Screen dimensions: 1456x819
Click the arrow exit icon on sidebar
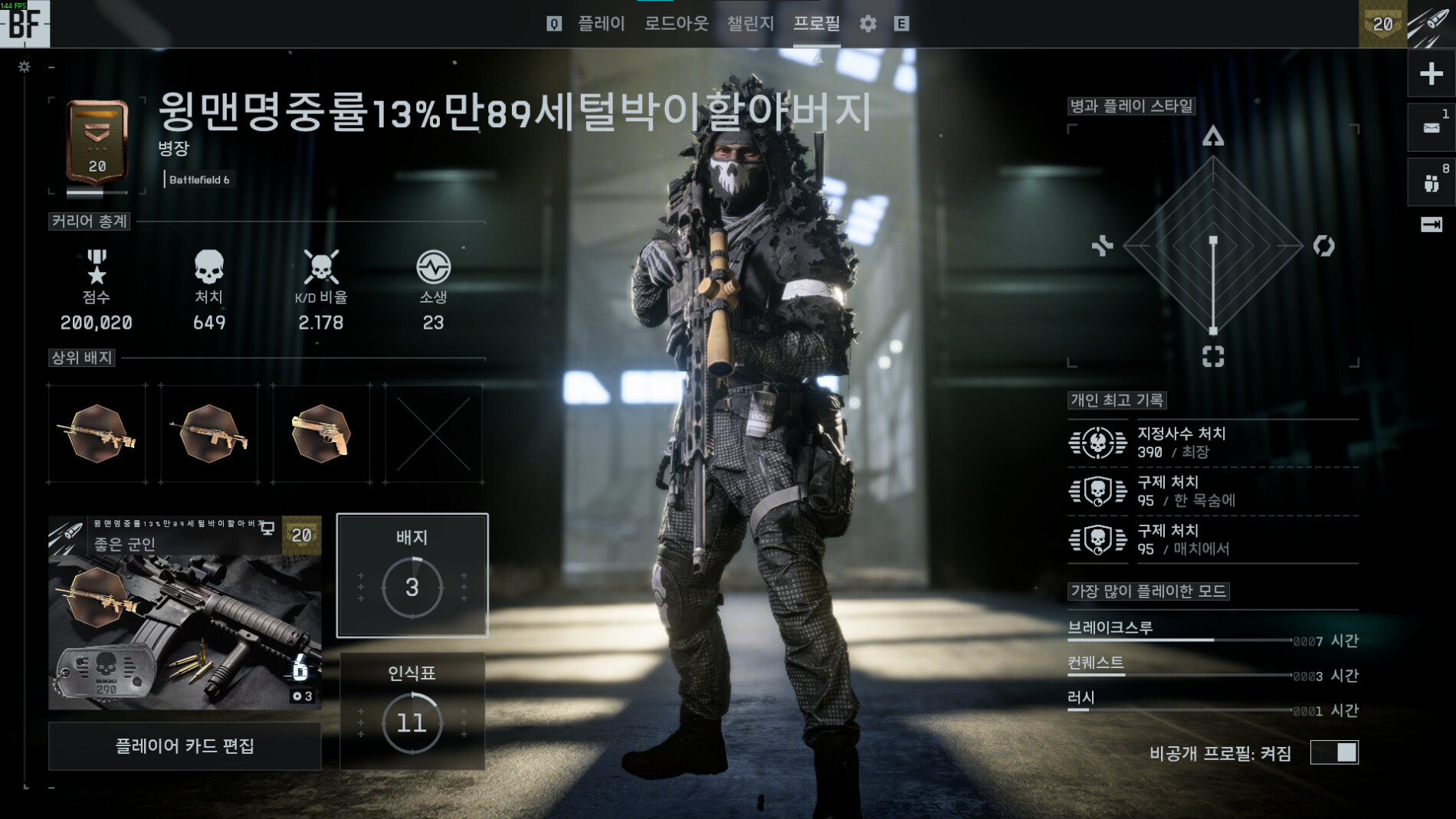[x=1431, y=224]
